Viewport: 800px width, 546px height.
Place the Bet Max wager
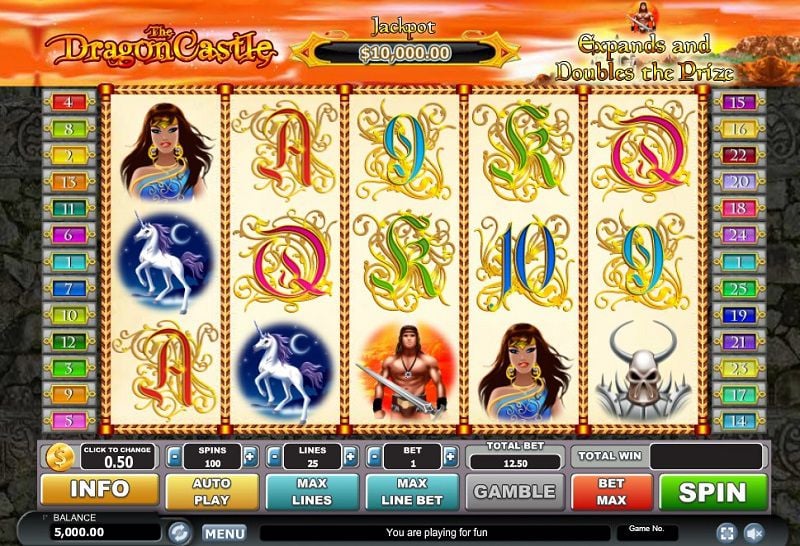612,490
